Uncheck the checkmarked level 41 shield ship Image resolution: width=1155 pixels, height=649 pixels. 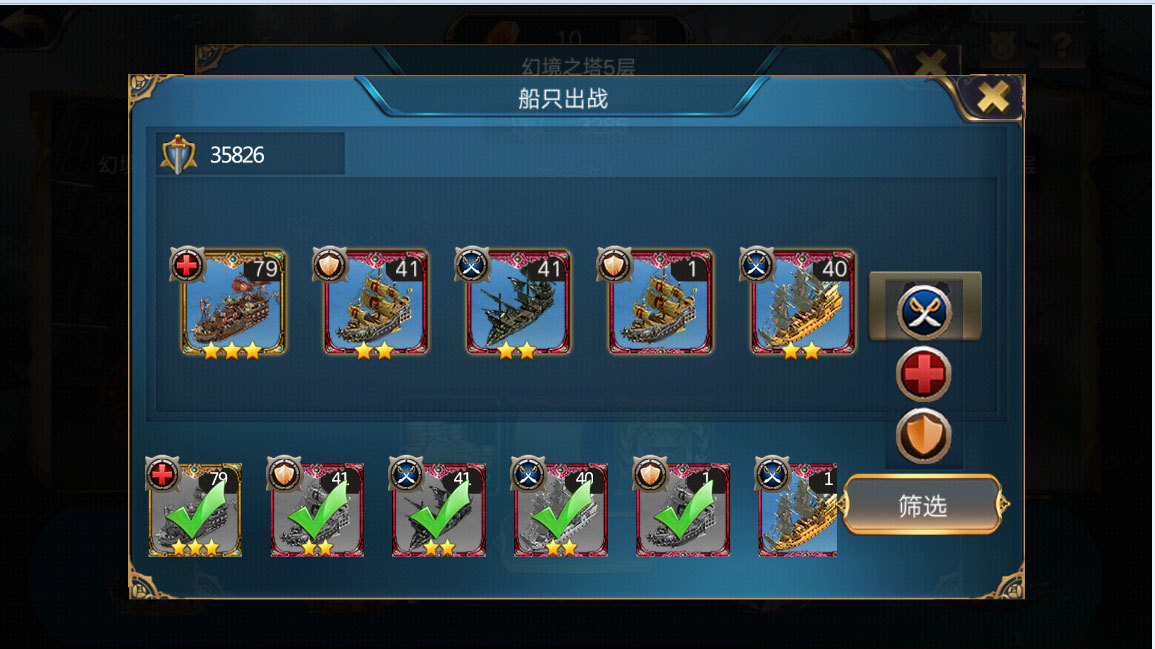[317, 510]
